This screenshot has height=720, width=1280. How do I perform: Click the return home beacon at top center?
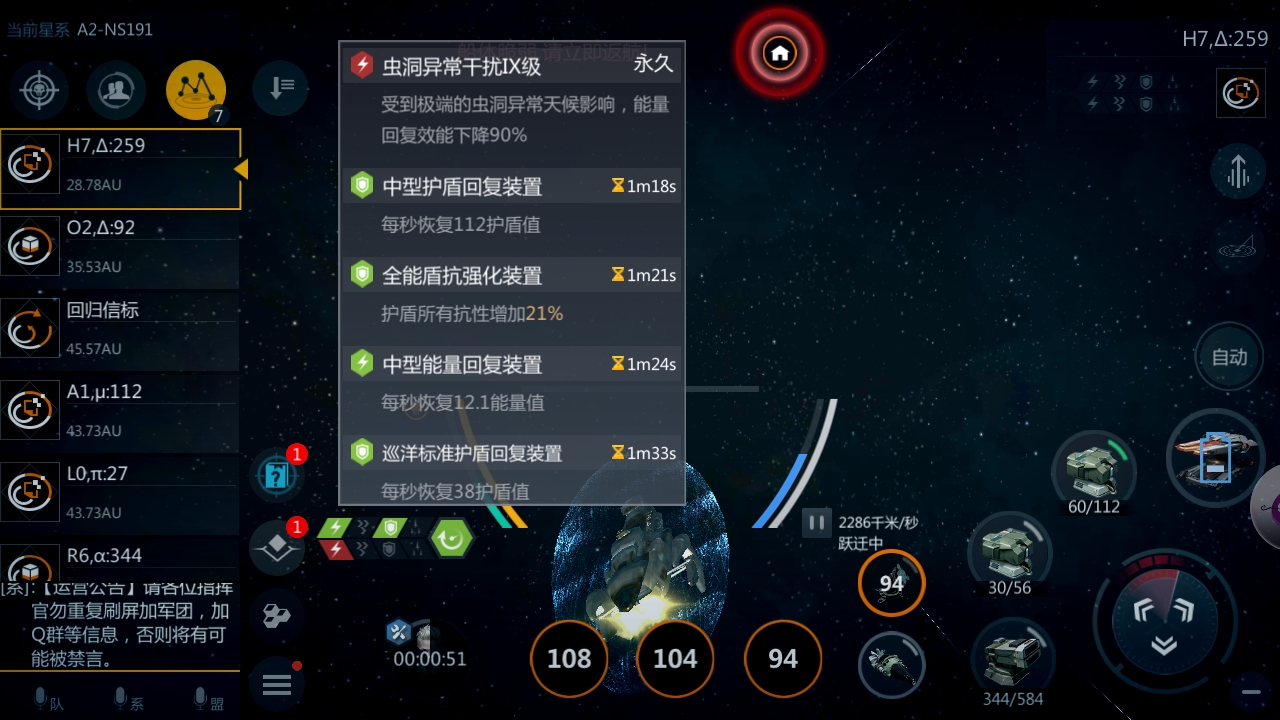pos(779,50)
